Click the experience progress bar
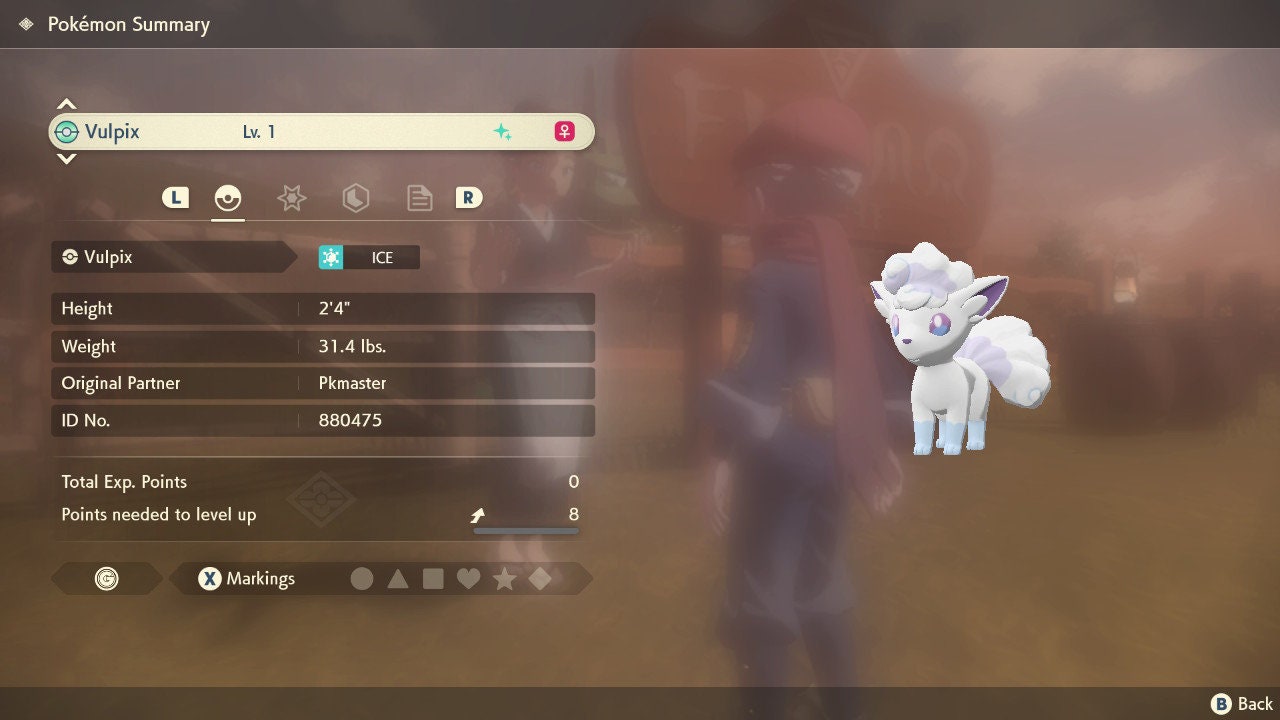 pos(525,531)
